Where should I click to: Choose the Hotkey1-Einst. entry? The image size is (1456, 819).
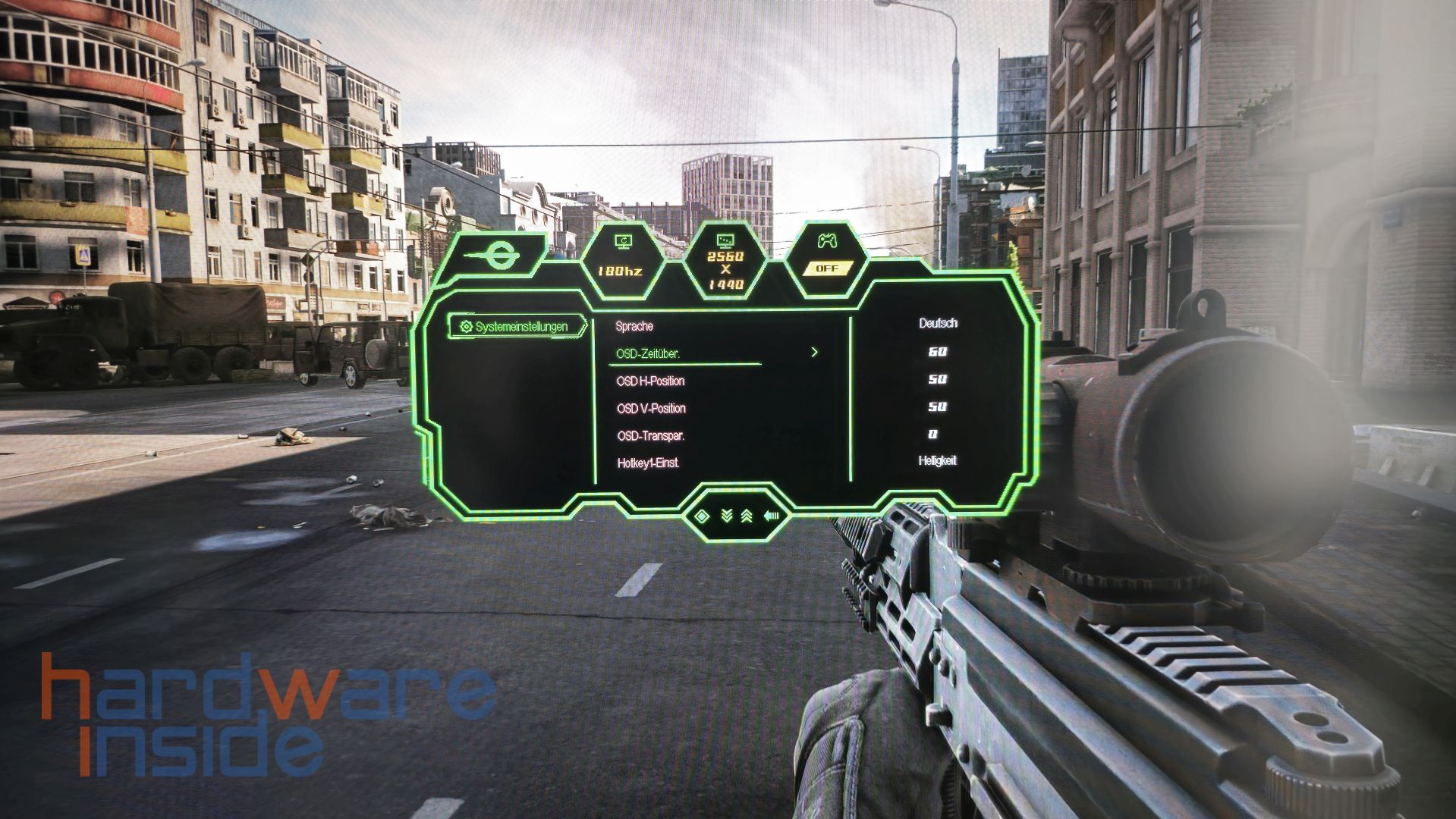648,463
